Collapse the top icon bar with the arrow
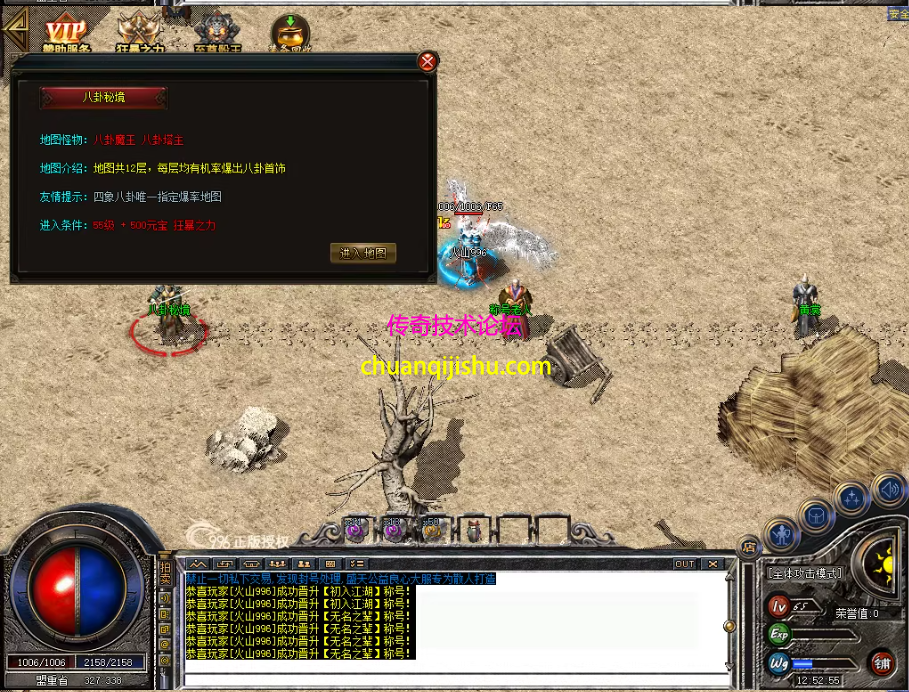 13,28
